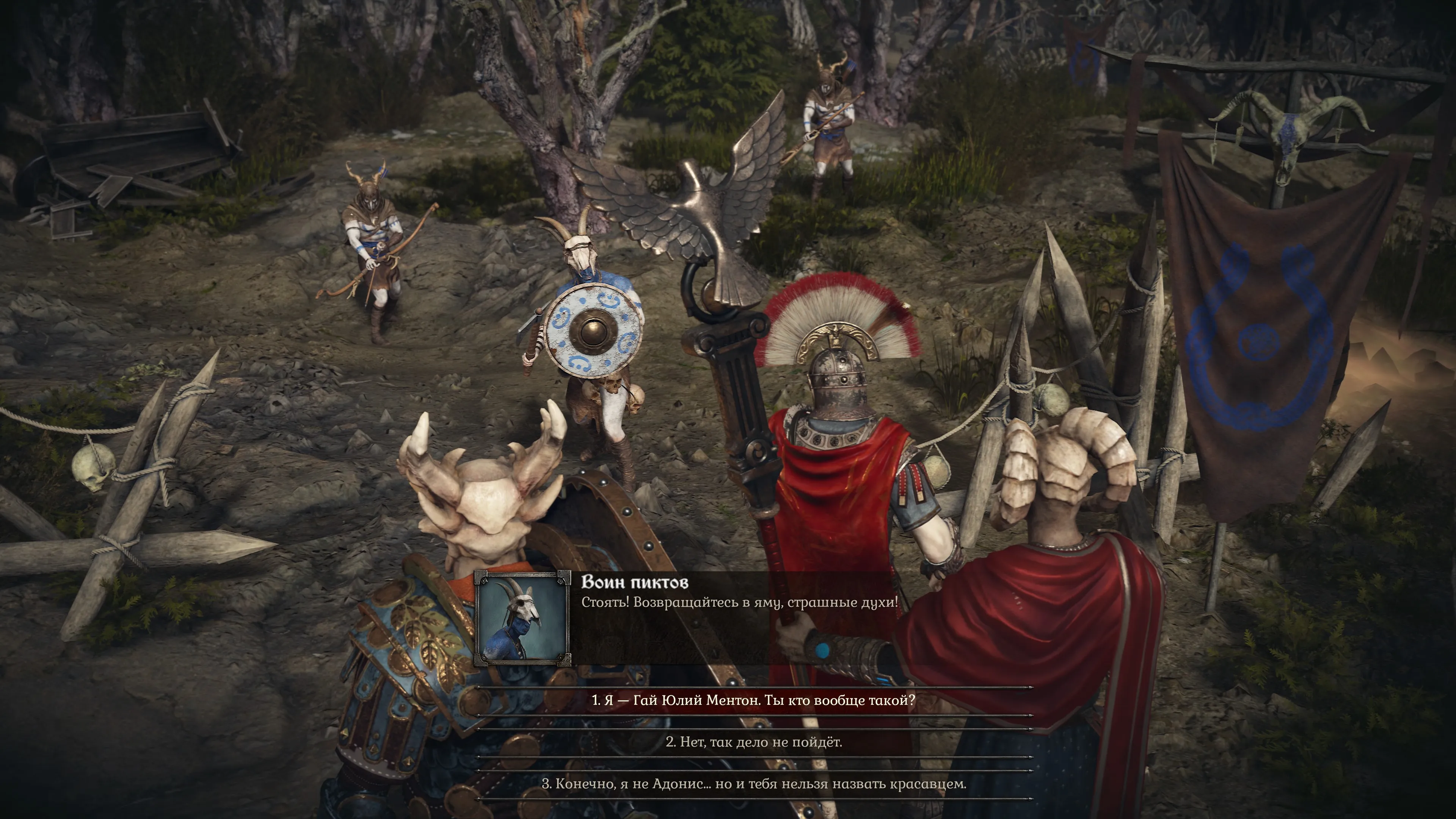Select reply "Нет, так дело не пойдёт"
The height and width of the screenshot is (819, 1456).
(x=753, y=742)
